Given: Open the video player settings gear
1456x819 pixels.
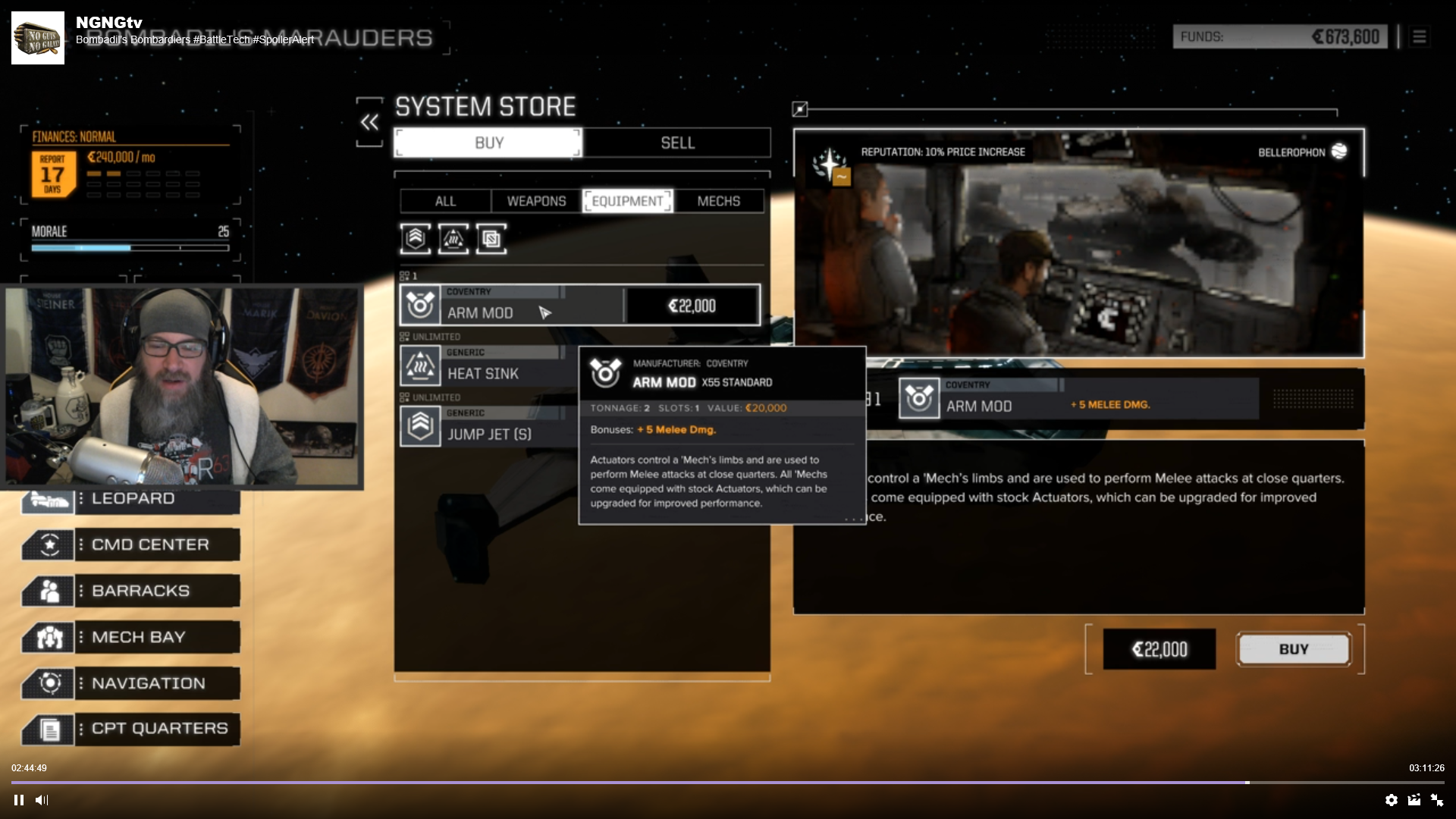Looking at the screenshot, I should [x=1391, y=800].
